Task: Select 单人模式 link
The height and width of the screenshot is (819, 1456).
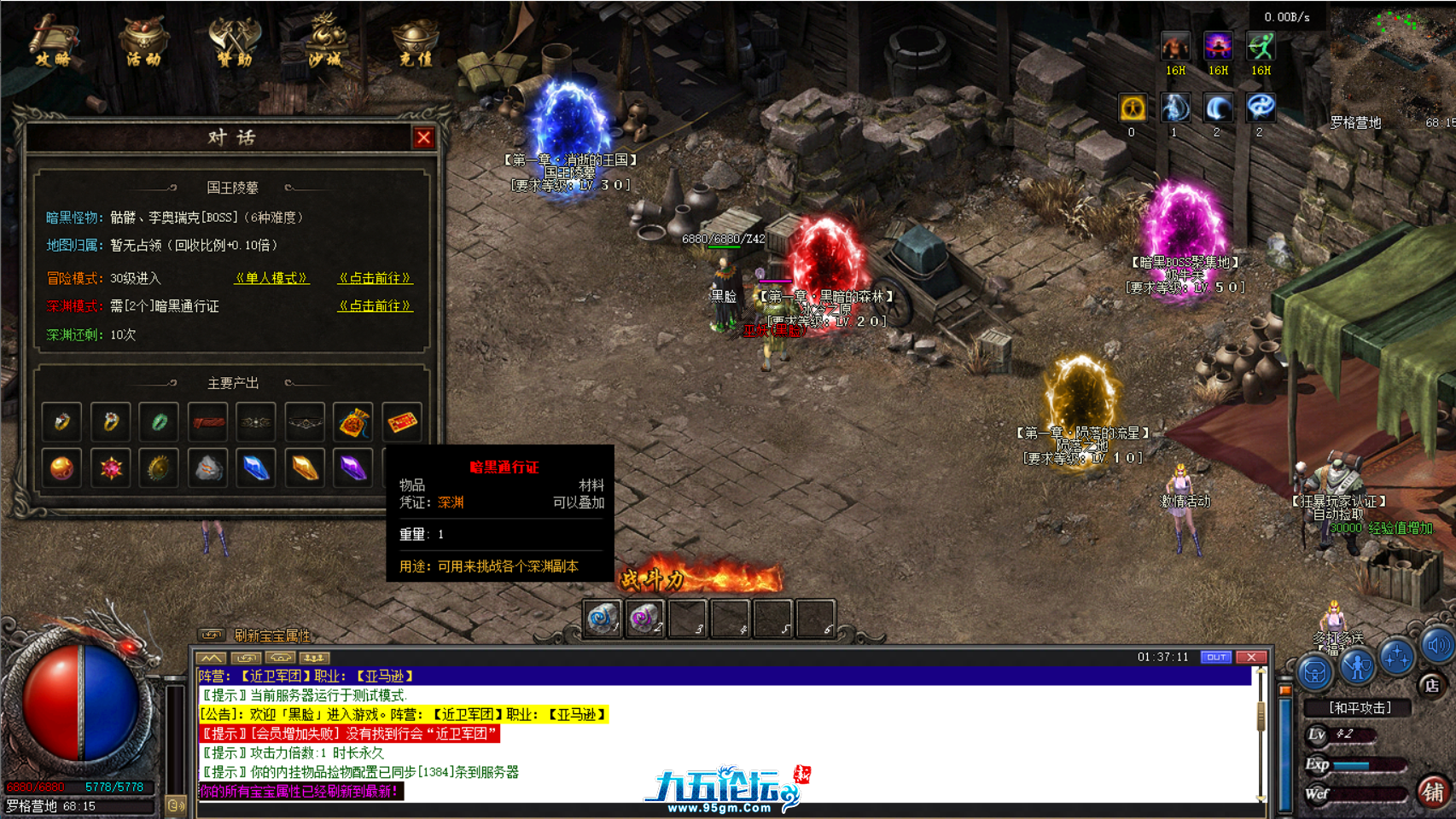Action: [x=271, y=278]
